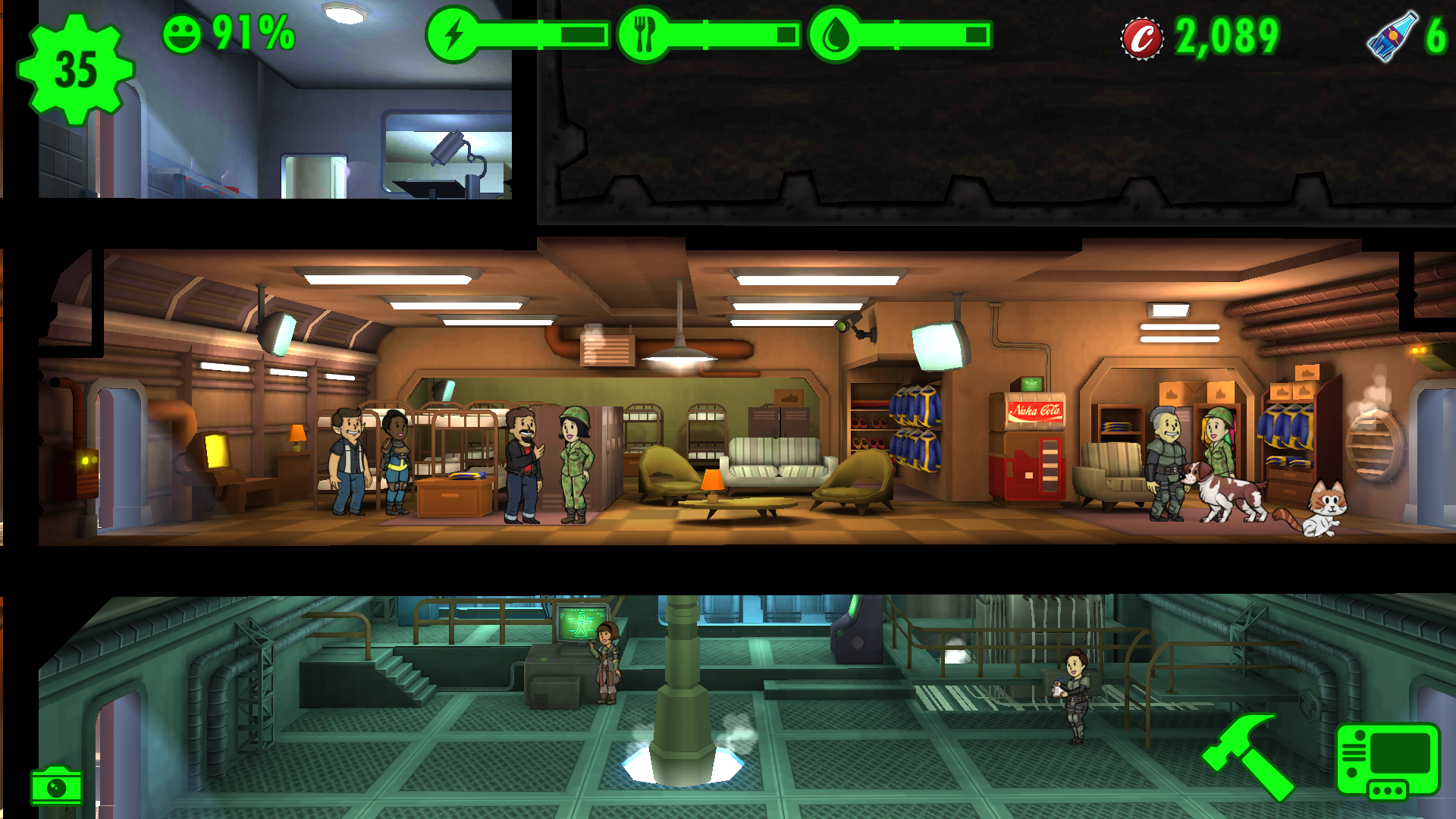
Task: Open the build mode hammer
Action: pos(1247,756)
